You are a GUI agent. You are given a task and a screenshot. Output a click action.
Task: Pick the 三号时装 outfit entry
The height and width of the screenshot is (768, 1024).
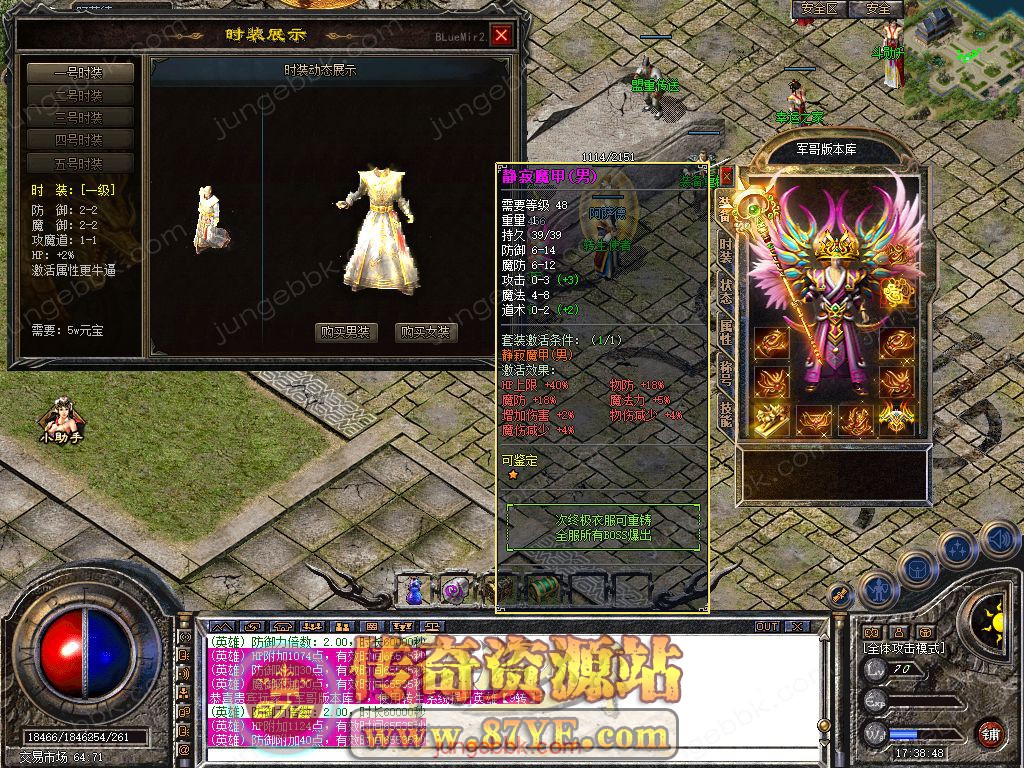(79, 118)
